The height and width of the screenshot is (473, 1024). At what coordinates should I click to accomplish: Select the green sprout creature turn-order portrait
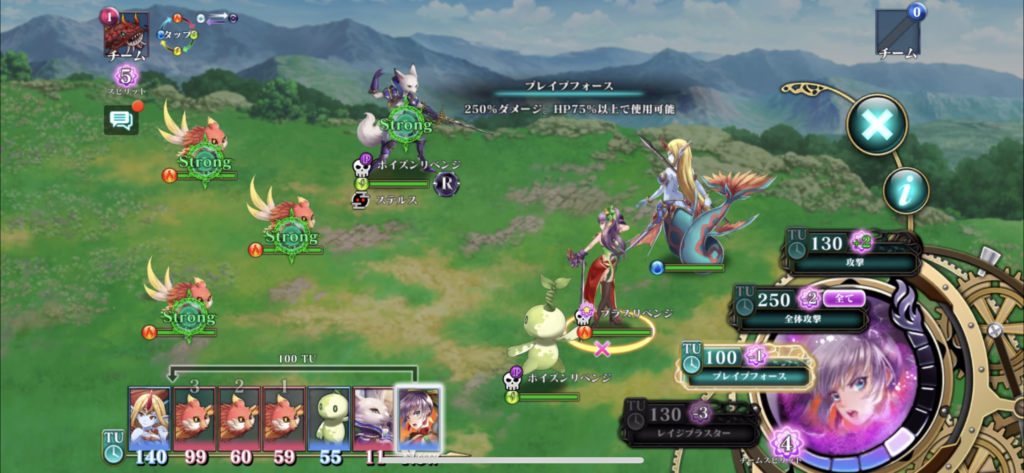point(328,418)
